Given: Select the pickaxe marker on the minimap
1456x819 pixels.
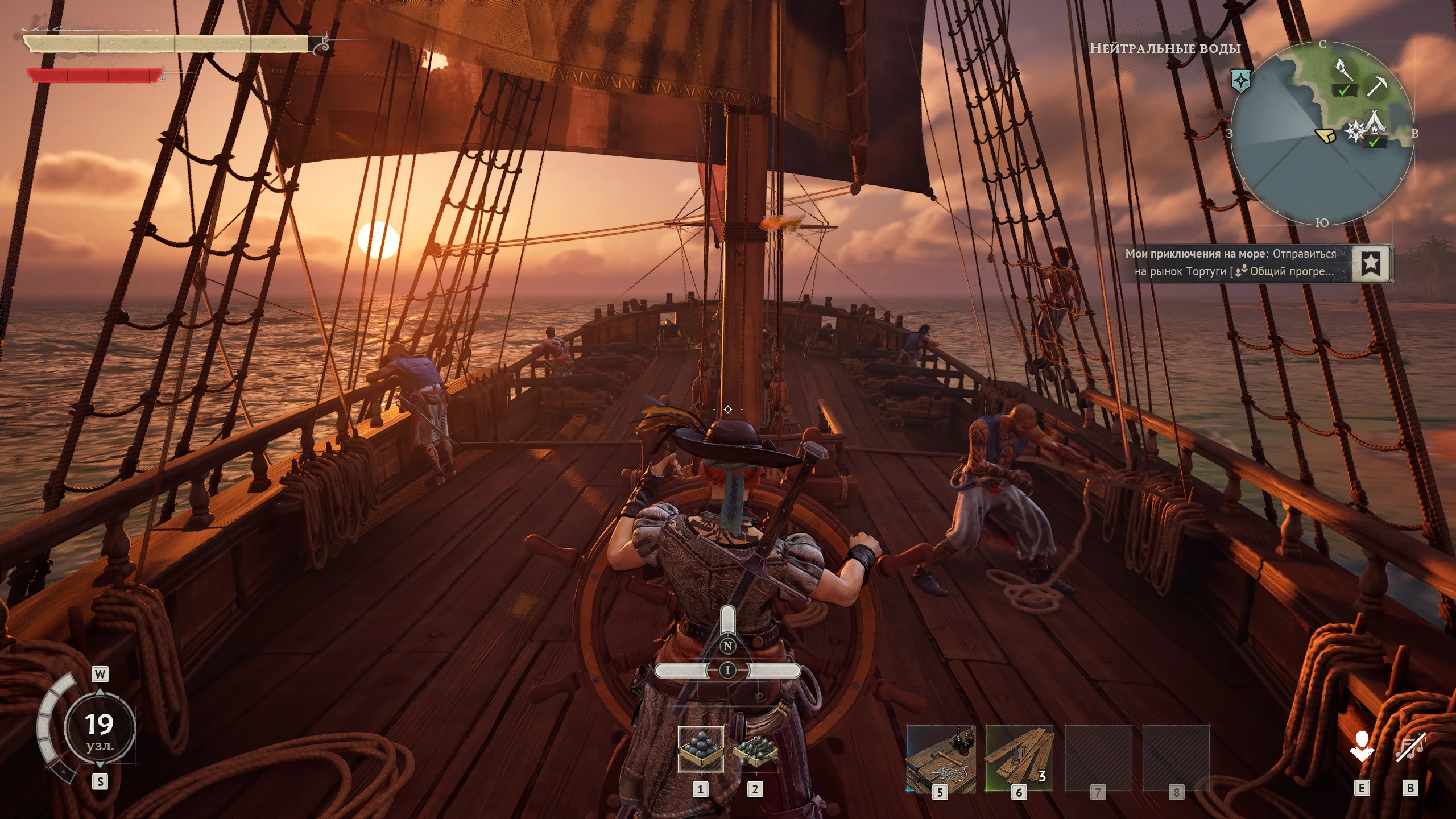Looking at the screenshot, I should pyautogui.click(x=1377, y=86).
